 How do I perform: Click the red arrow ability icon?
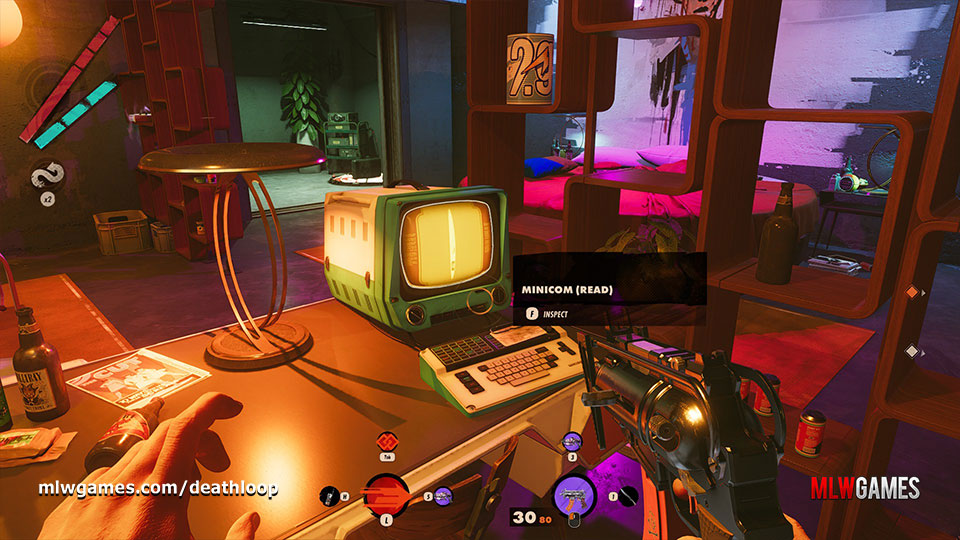point(384,493)
